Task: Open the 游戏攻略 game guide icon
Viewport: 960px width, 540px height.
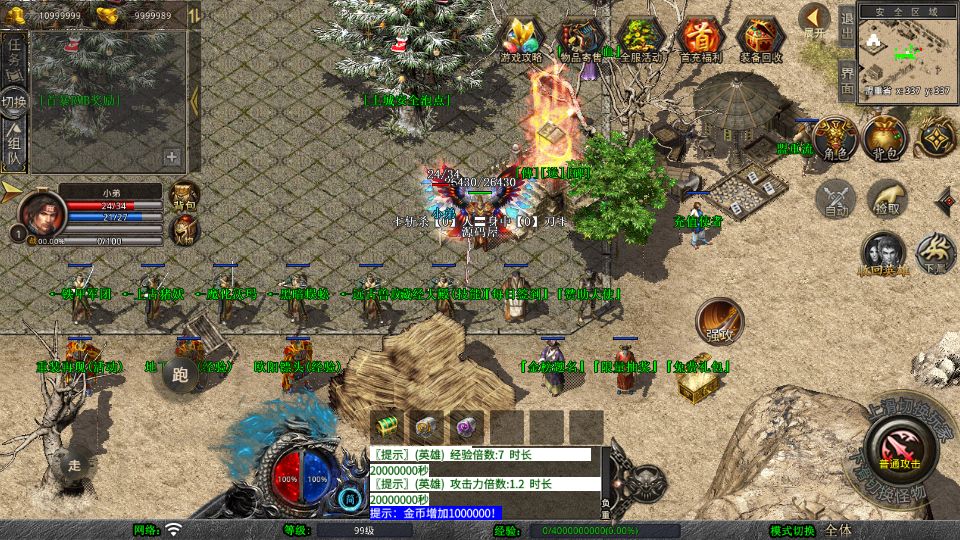Action: pyautogui.click(x=521, y=40)
